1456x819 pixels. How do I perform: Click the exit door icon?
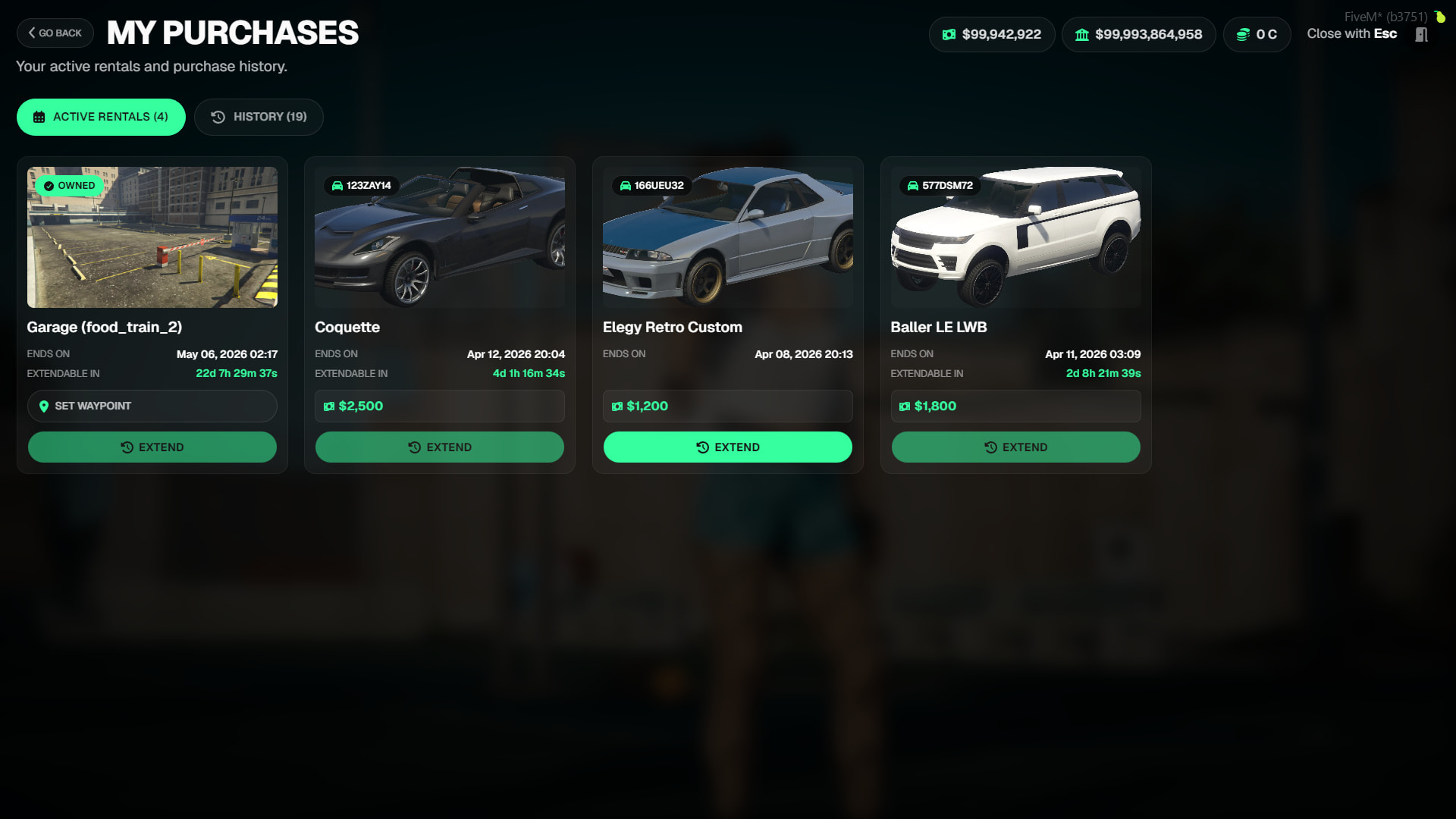tap(1421, 35)
